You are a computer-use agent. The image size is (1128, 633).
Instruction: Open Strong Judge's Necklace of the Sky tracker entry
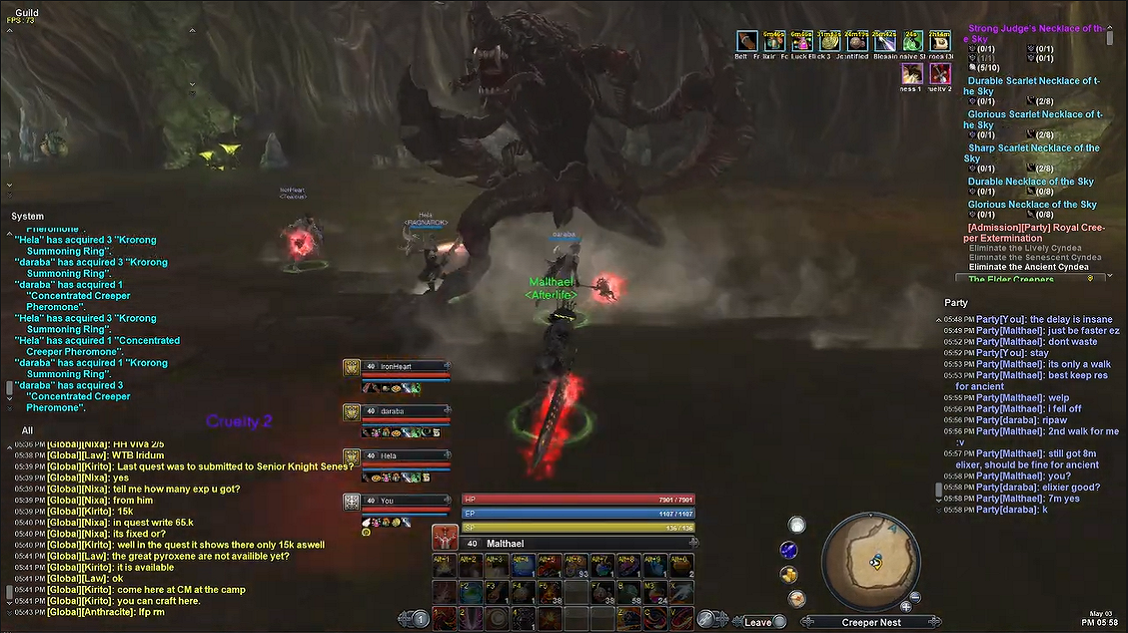point(1036,33)
